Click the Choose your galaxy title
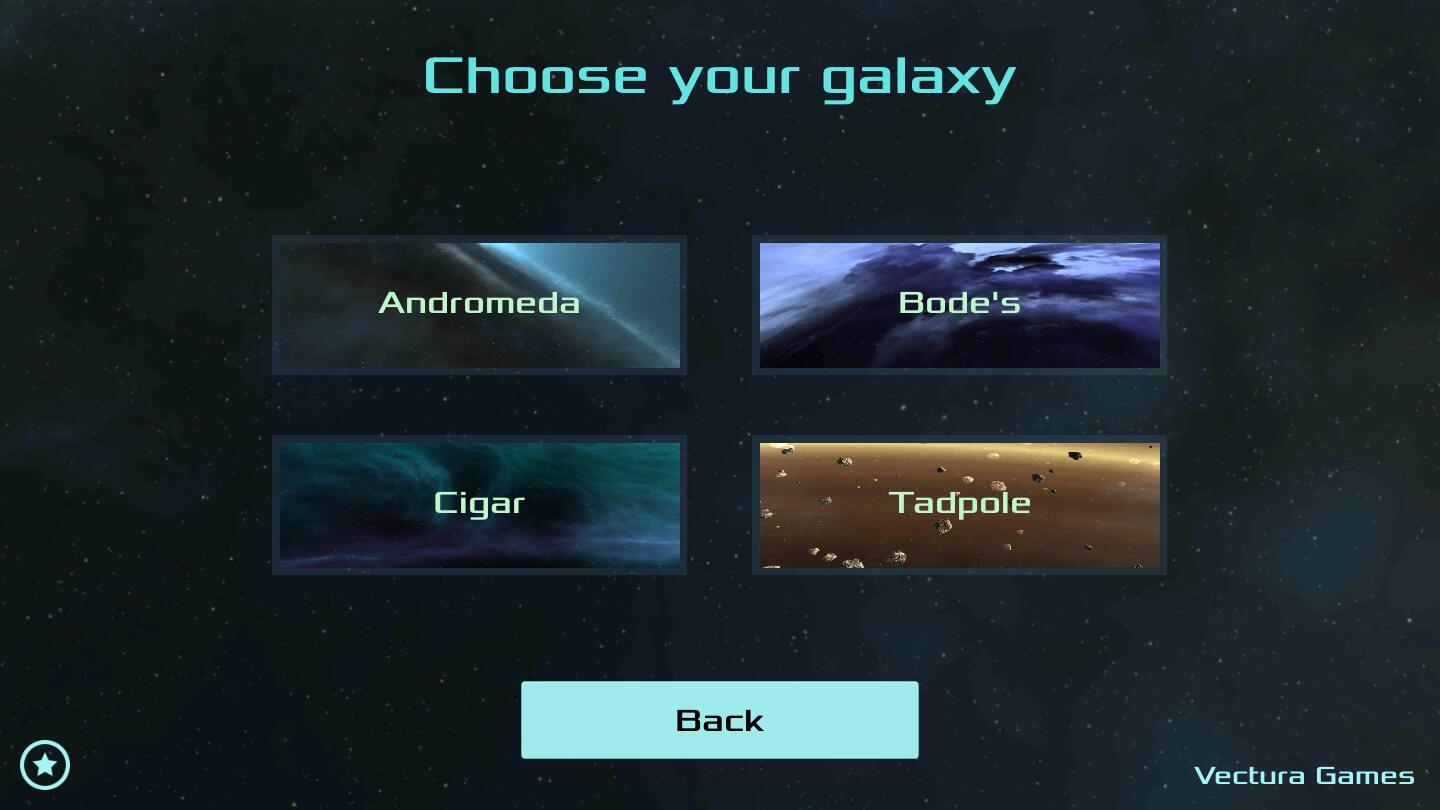Image resolution: width=1440 pixels, height=810 pixels. [719, 75]
